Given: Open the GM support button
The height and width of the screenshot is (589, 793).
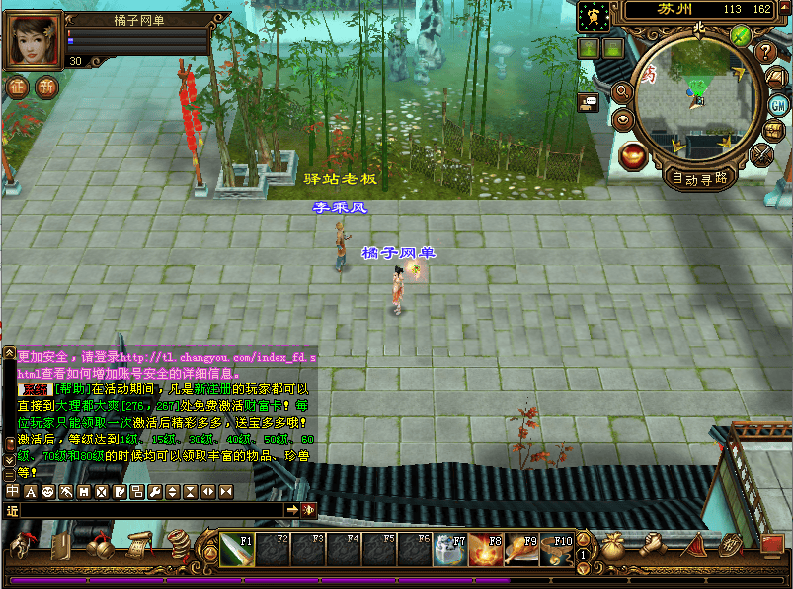Looking at the screenshot, I should [778, 105].
